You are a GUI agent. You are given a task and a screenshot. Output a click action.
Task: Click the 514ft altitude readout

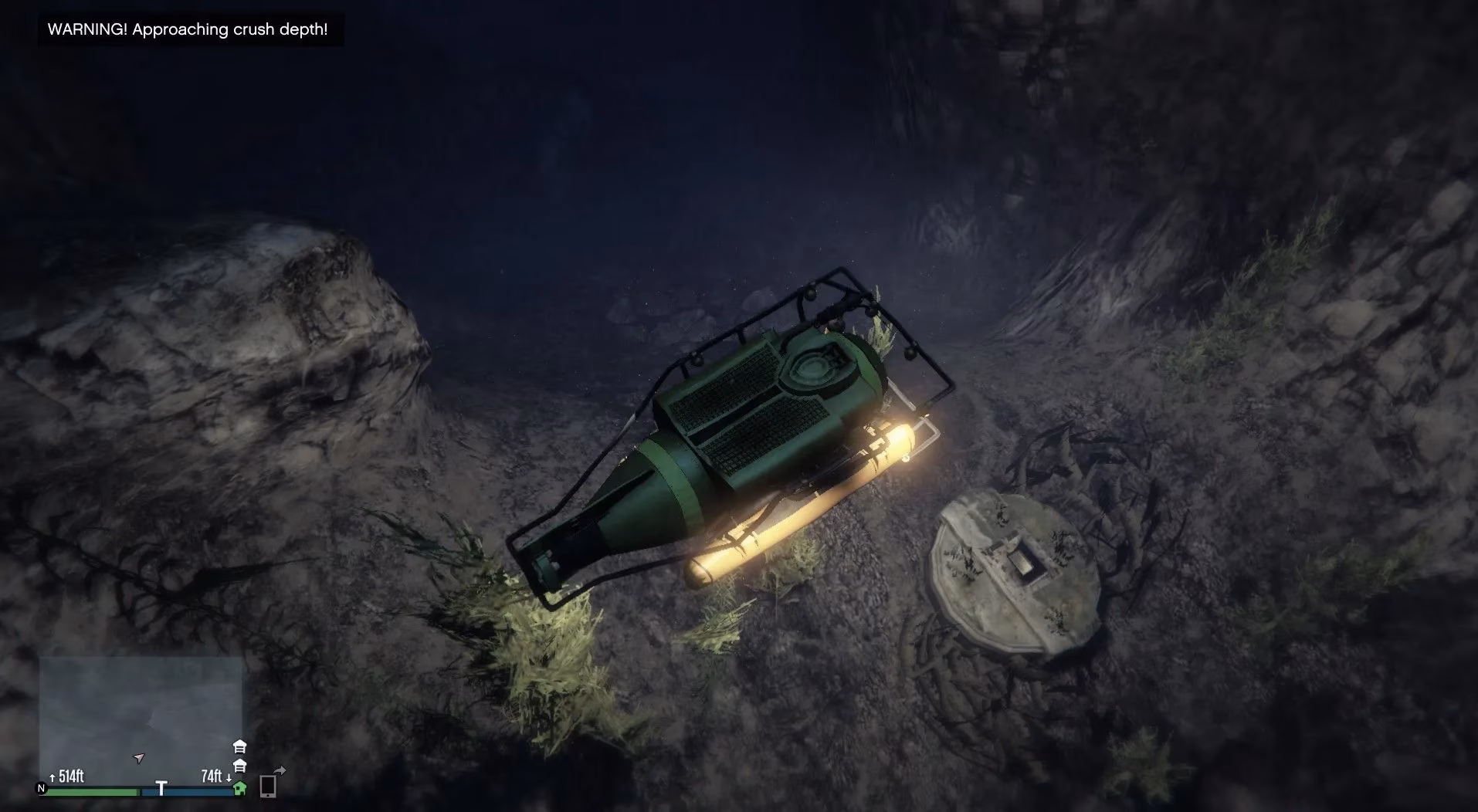point(71,777)
